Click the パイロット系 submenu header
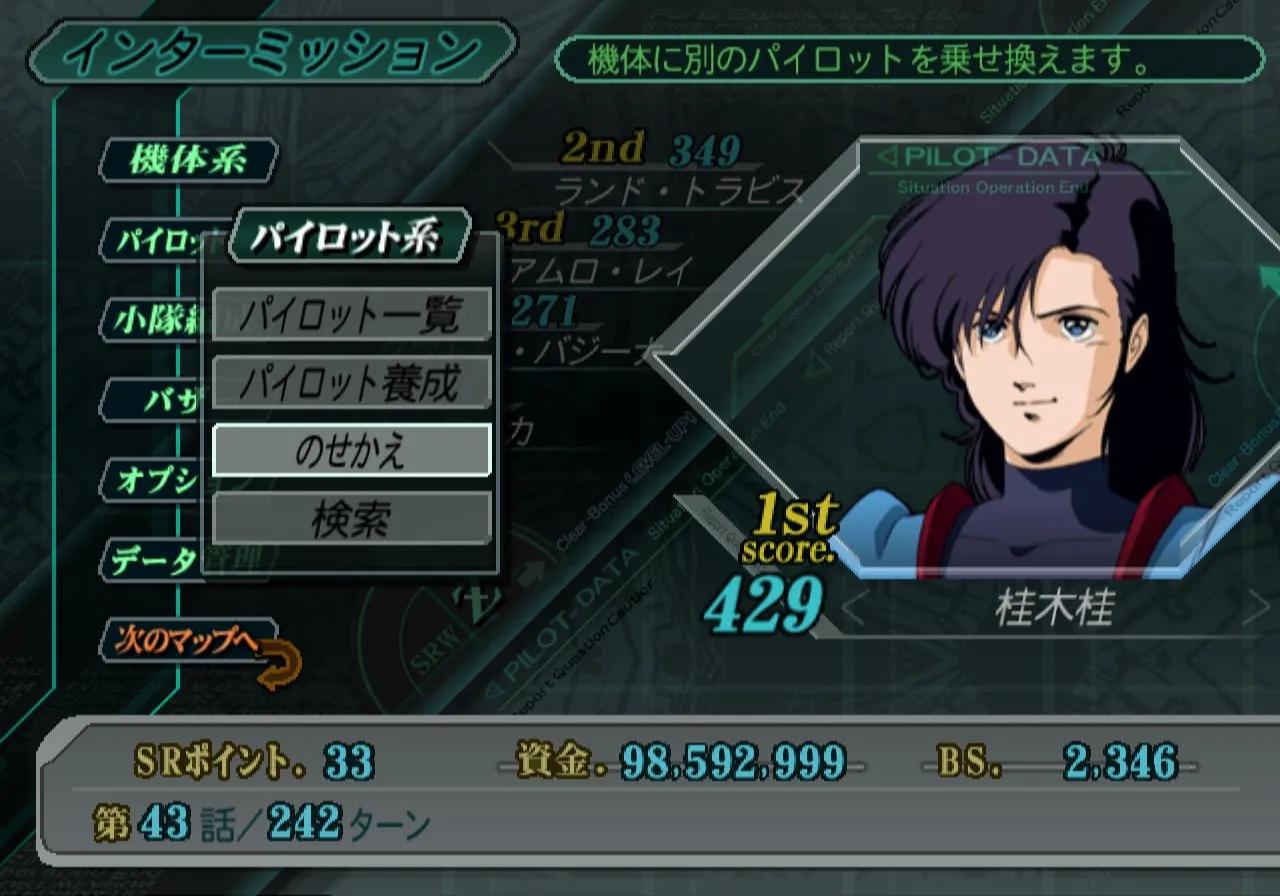The width and height of the screenshot is (1280, 896). [348, 237]
